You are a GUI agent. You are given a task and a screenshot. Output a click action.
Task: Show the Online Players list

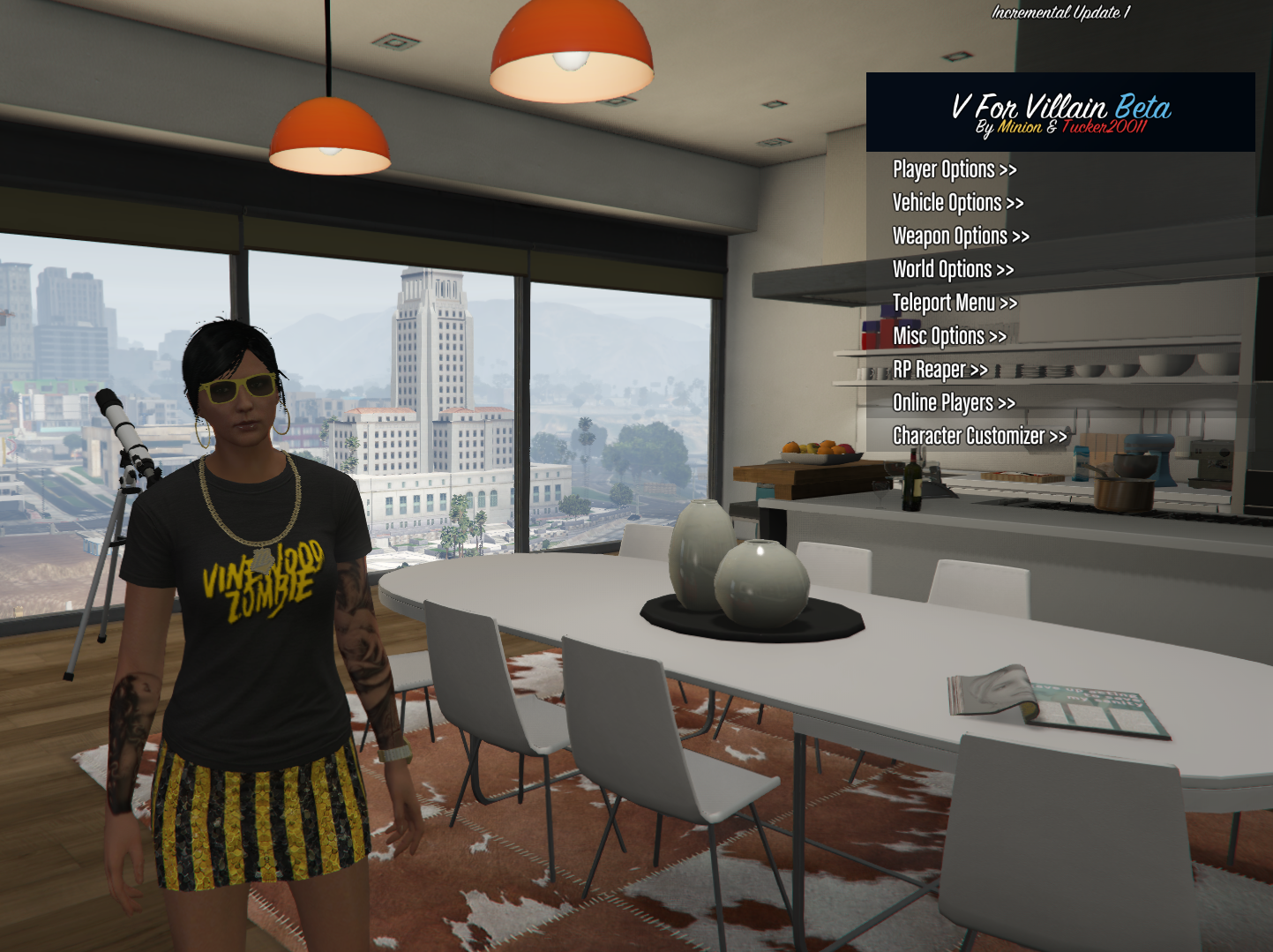point(954,403)
